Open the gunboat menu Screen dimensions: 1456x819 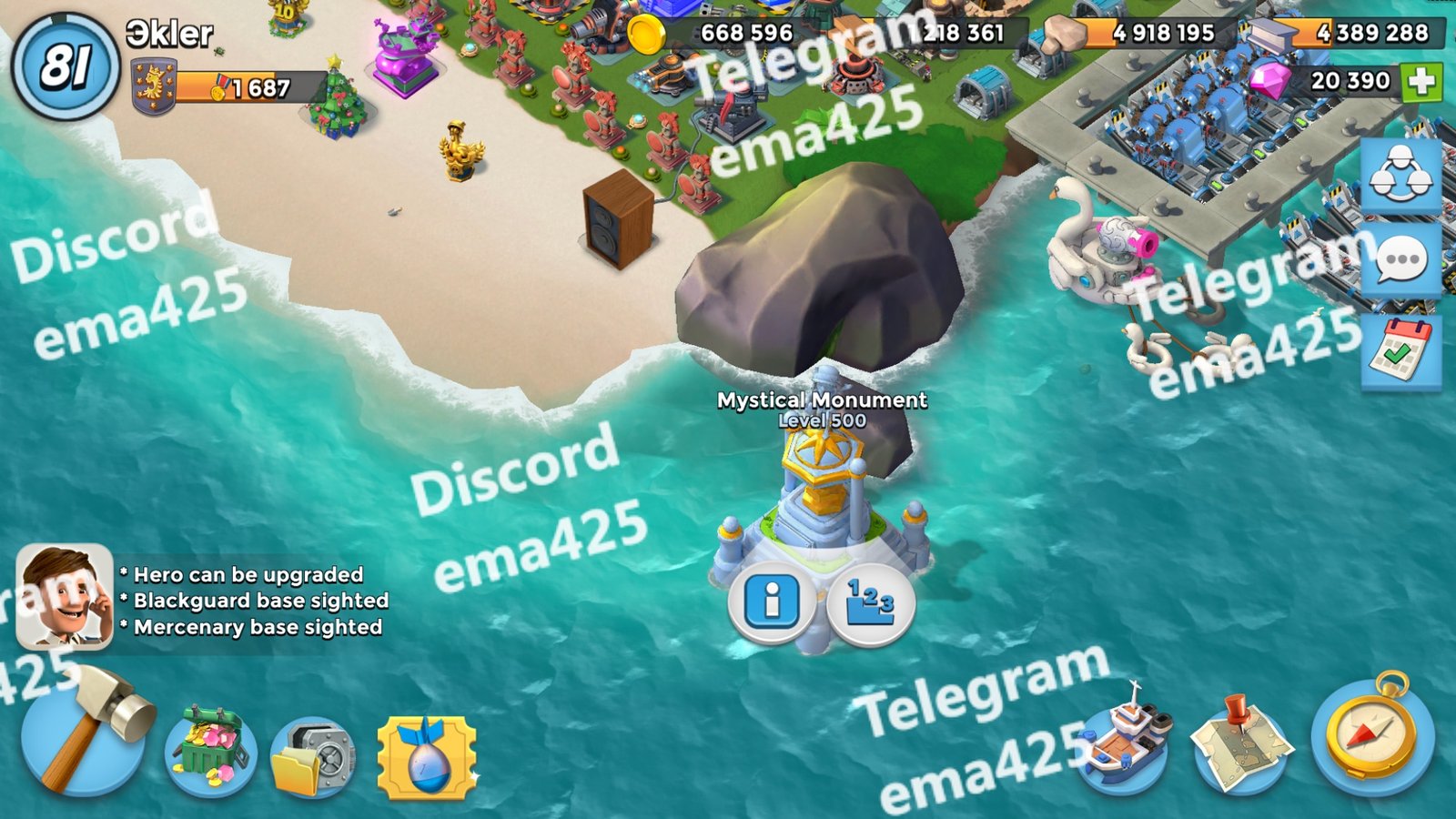[1123, 743]
